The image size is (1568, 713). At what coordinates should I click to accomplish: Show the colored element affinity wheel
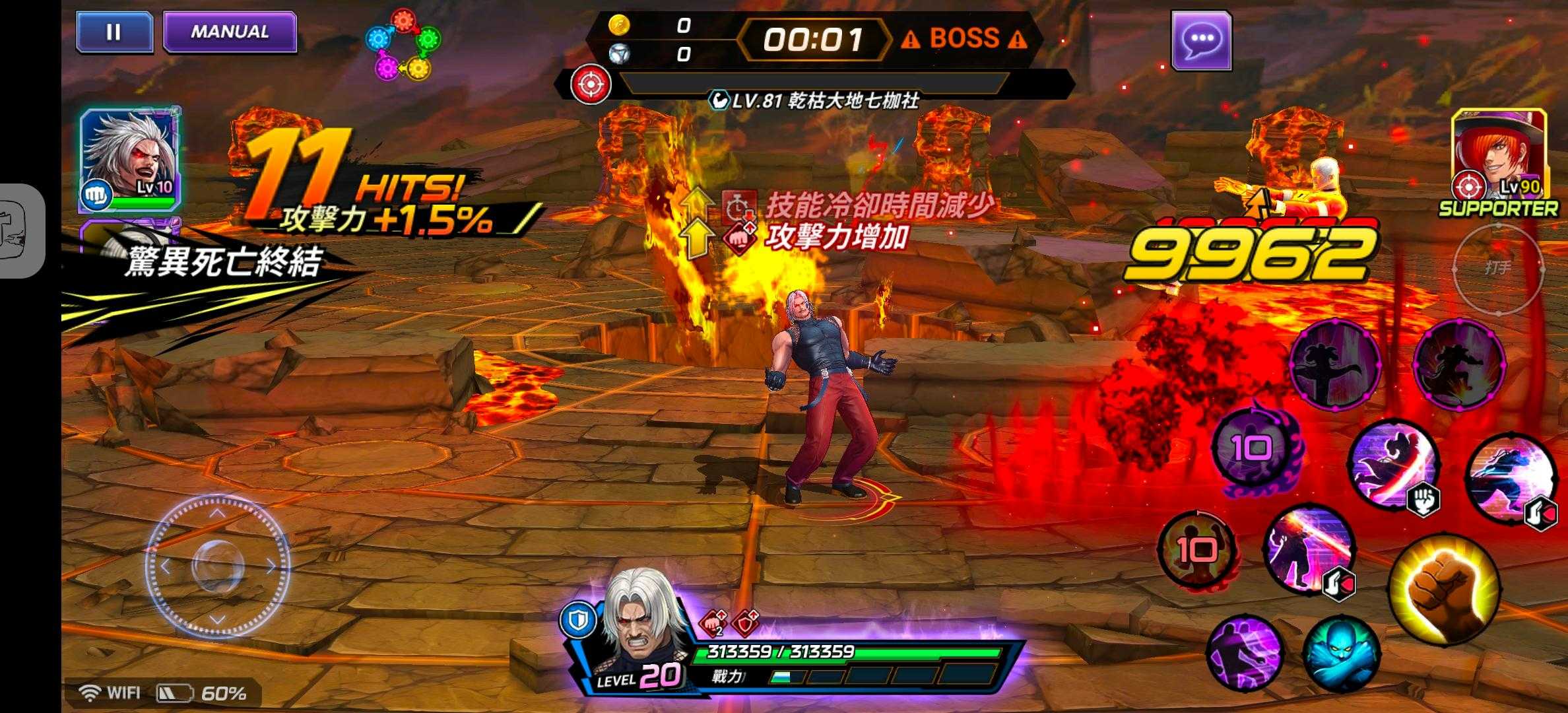[403, 44]
